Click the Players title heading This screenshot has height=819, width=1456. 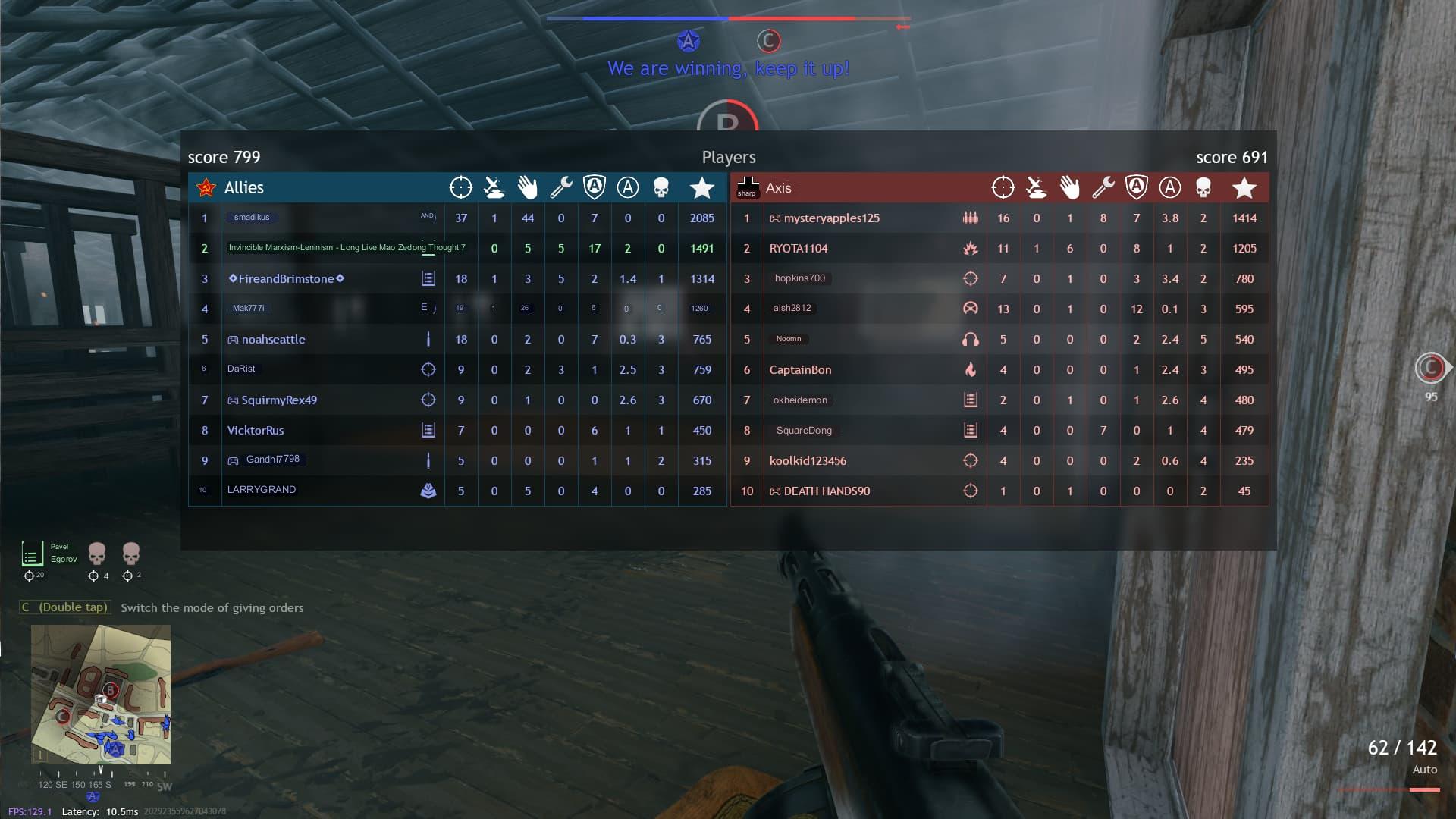(728, 157)
